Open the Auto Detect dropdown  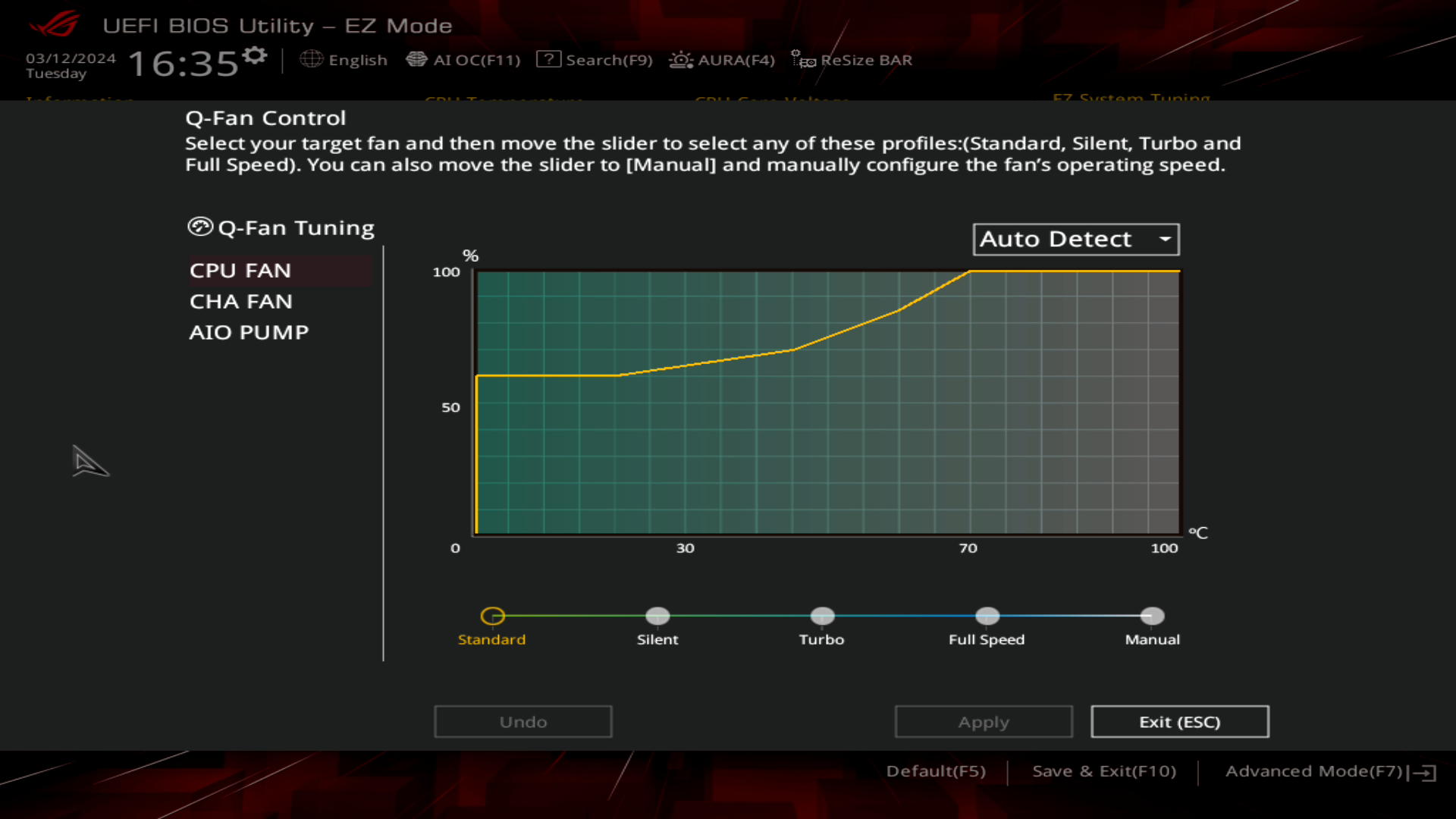pyautogui.click(x=1075, y=239)
